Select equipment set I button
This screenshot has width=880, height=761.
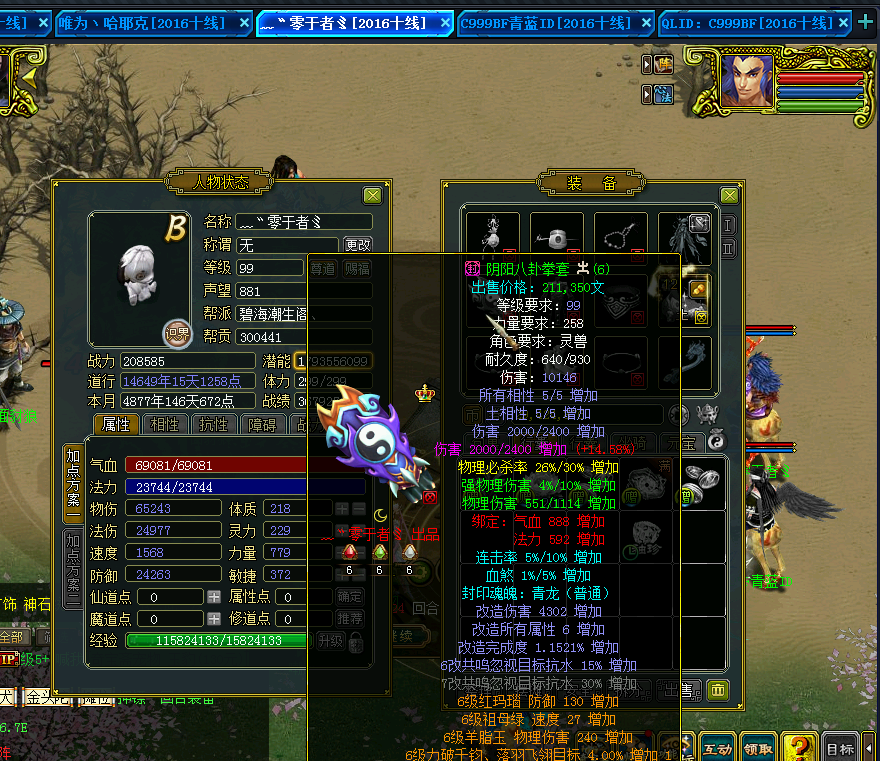pyautogui.click(x=728, y=224)
